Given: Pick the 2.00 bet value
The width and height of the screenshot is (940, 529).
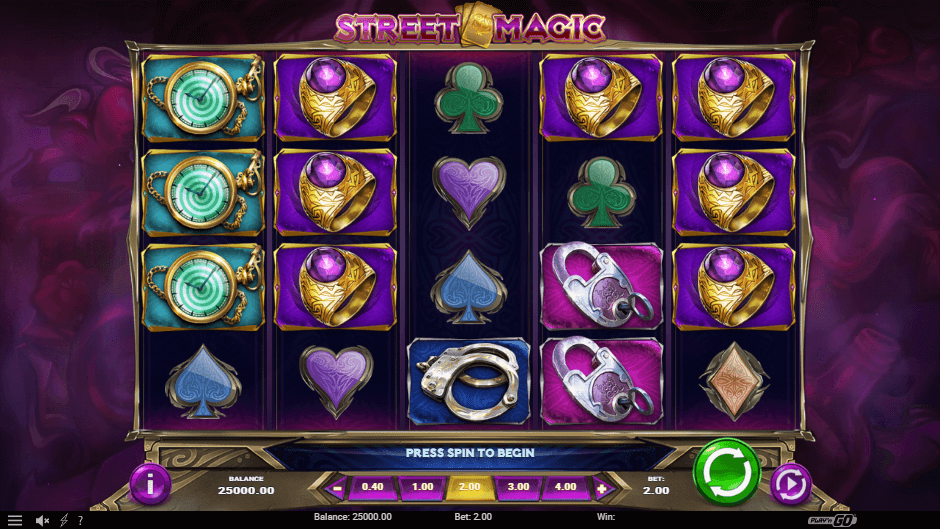Looking at the screenshot, I should pyautogui.click(x=469, y=489).
